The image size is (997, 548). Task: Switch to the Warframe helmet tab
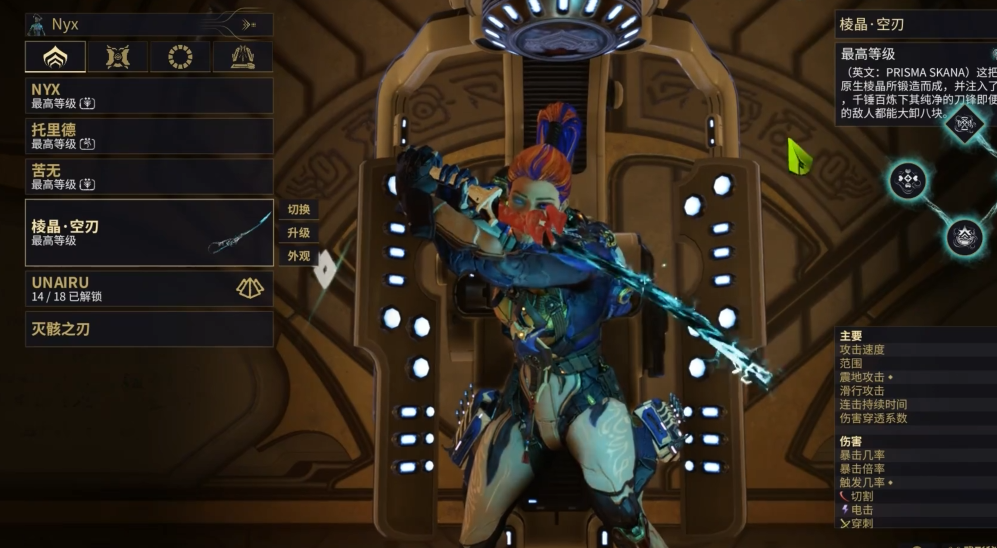point(55,57)
